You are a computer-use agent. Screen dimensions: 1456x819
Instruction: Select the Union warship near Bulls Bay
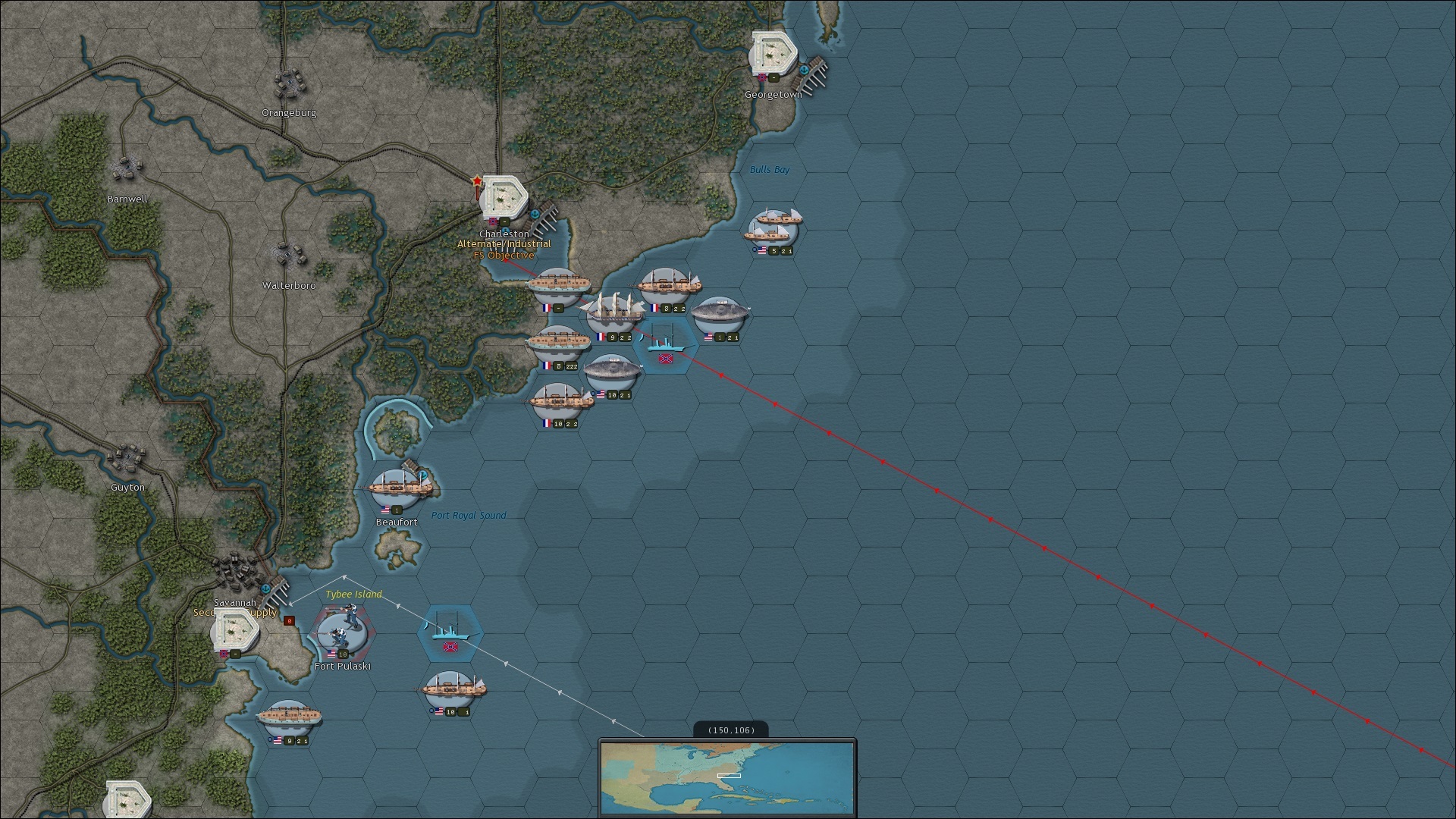(x=772, y=226)
